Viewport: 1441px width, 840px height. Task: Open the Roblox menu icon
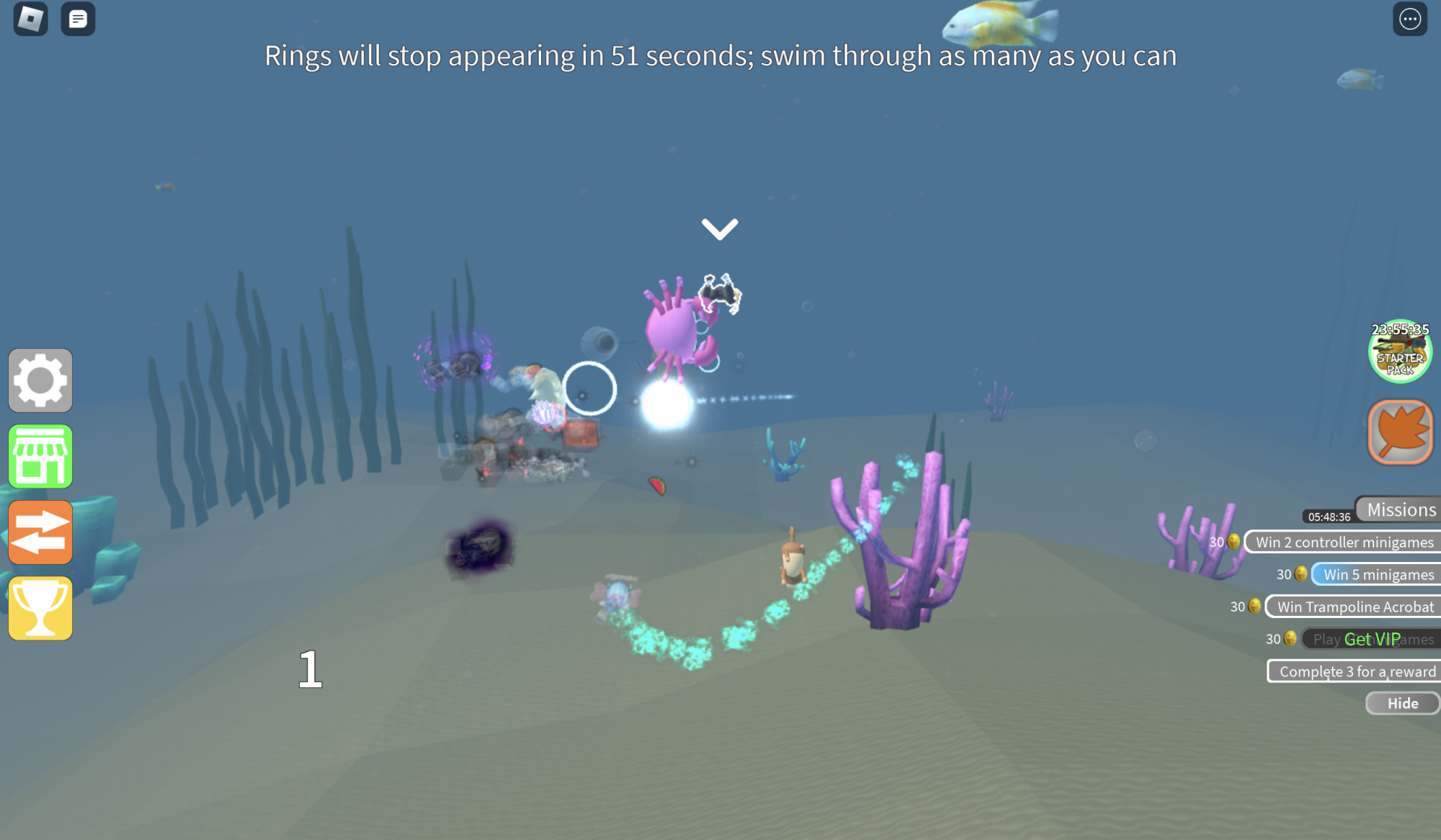coord(29,19)
